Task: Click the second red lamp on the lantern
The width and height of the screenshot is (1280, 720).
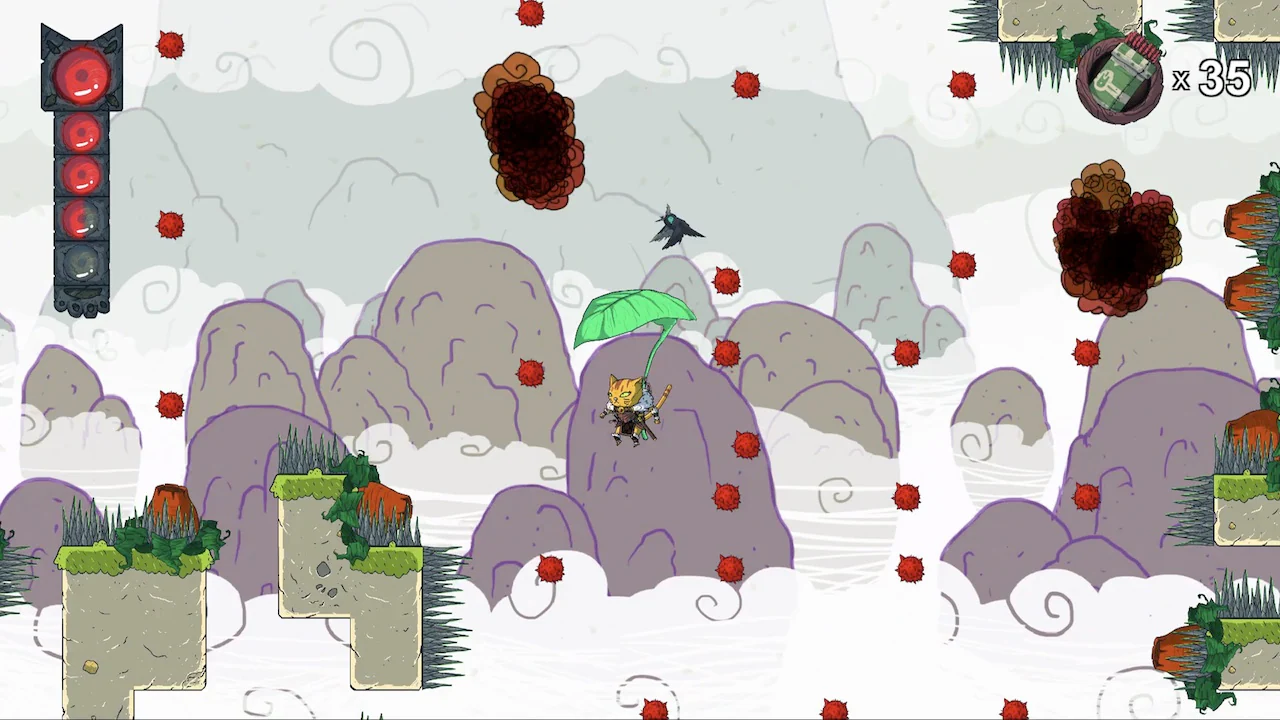Action: [x=82, y=135]
